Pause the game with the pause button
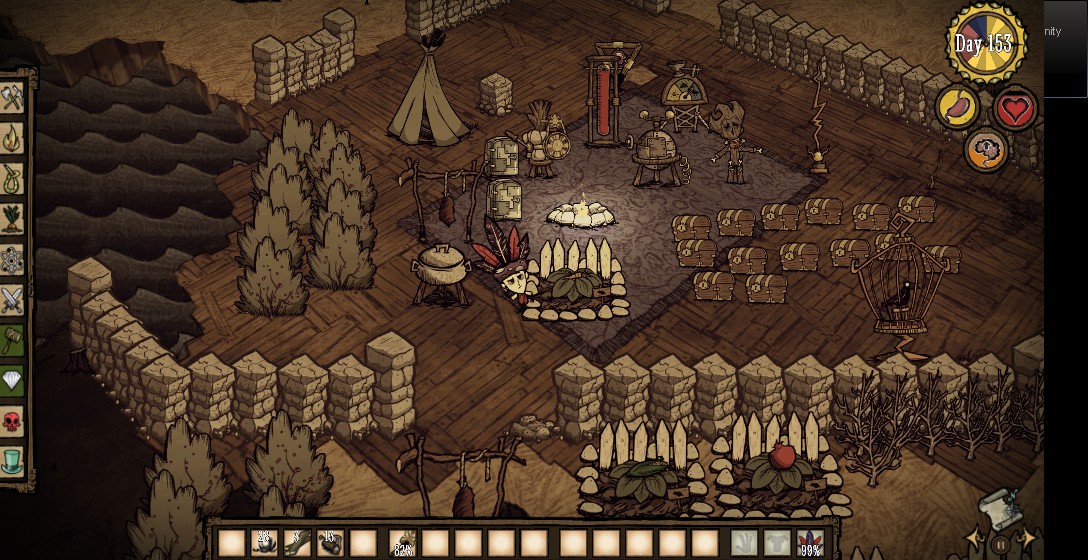 tap(998, 546)
